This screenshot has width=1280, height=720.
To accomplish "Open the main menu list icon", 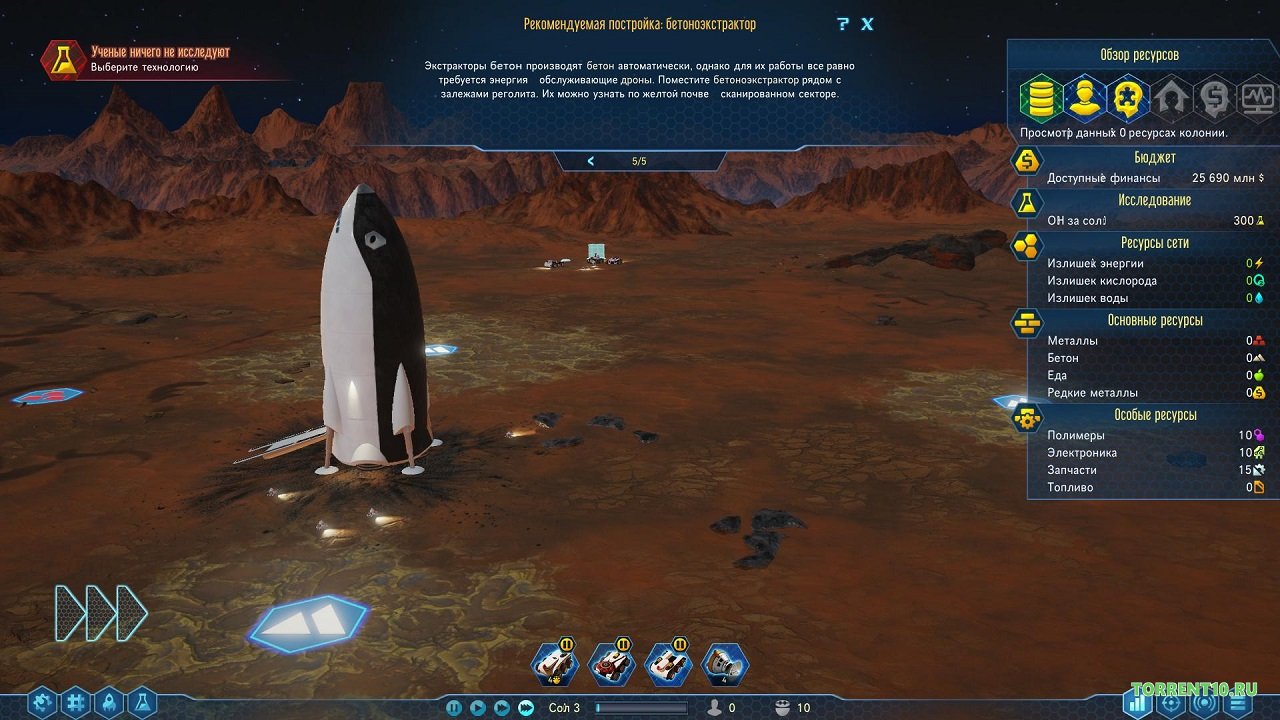I will [x=1238, y=702].
